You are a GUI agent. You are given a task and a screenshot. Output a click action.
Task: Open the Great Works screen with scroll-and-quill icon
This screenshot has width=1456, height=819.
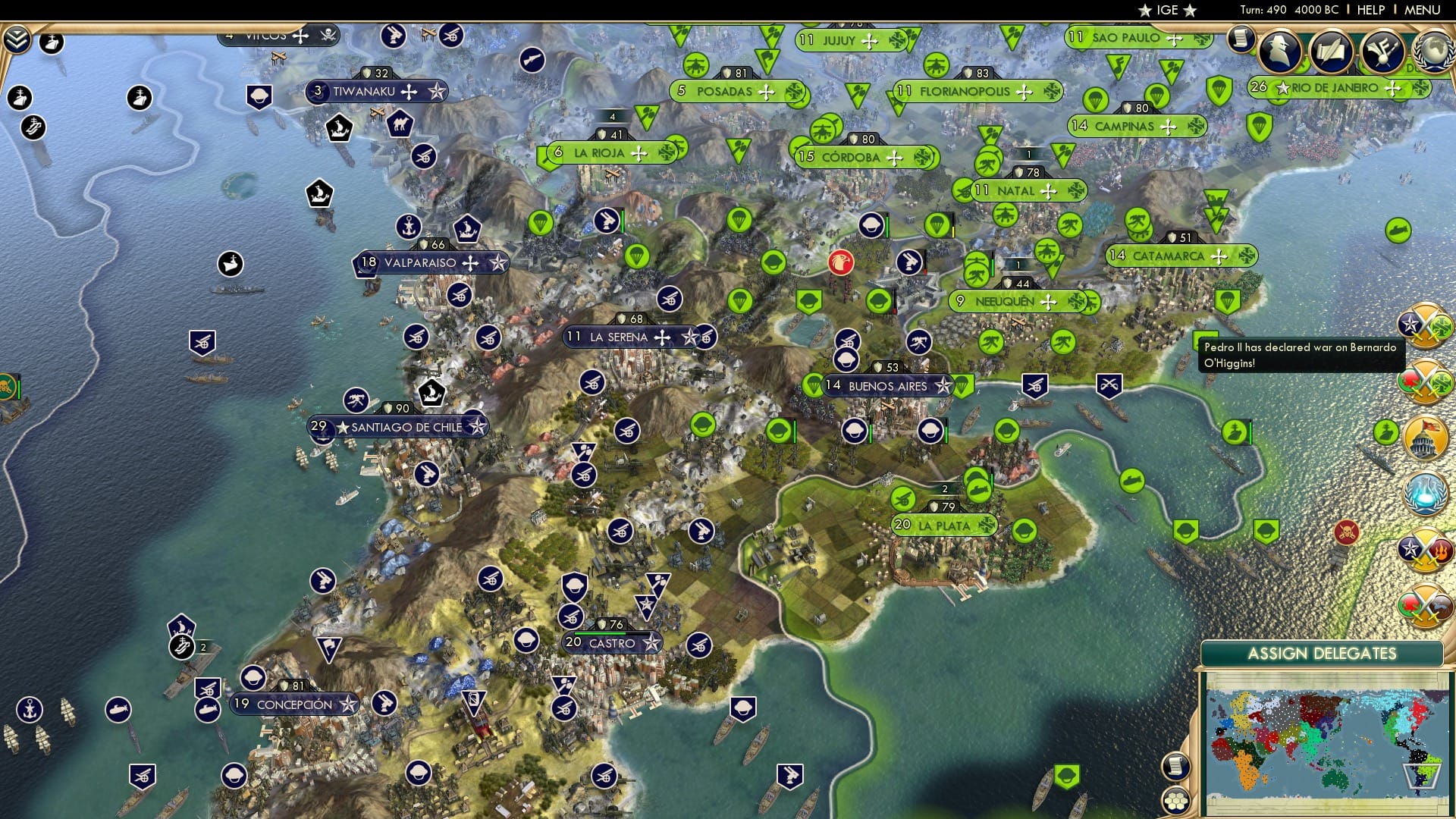[1332, 52]
